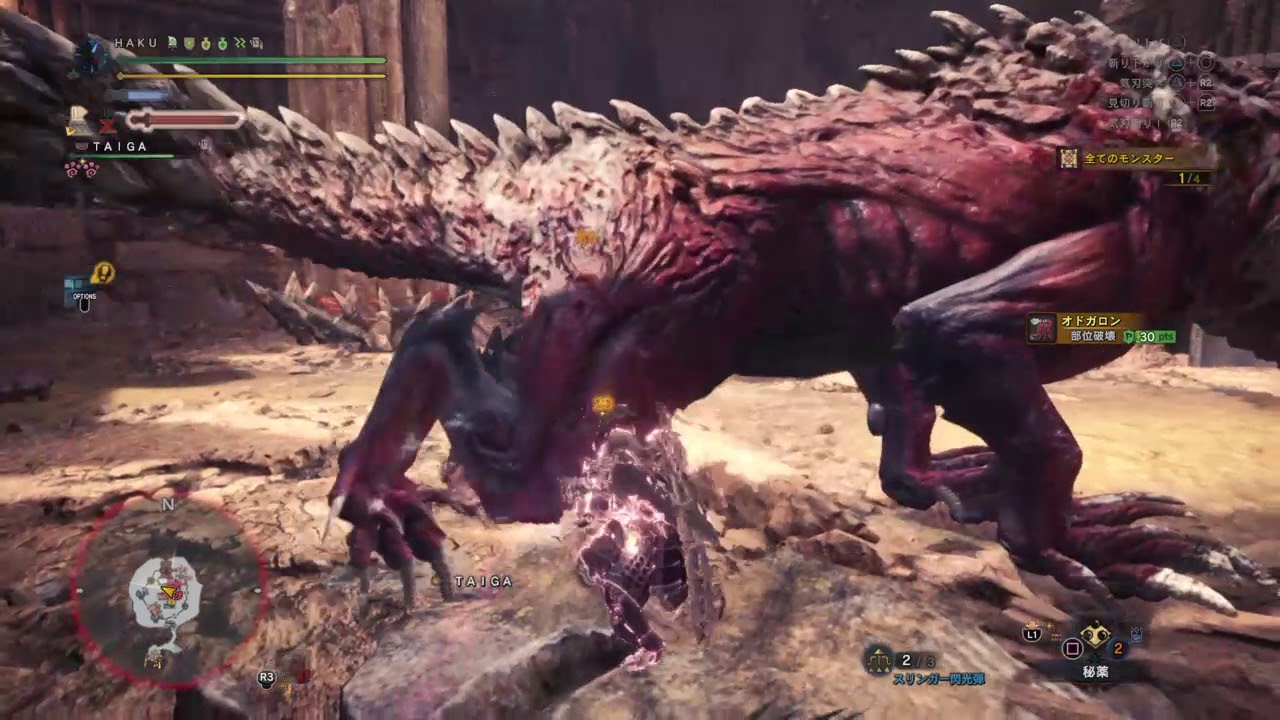Select the スリンガー閃光弾 slinger ammo icon

pyautogui.click(x=879, y=658)
